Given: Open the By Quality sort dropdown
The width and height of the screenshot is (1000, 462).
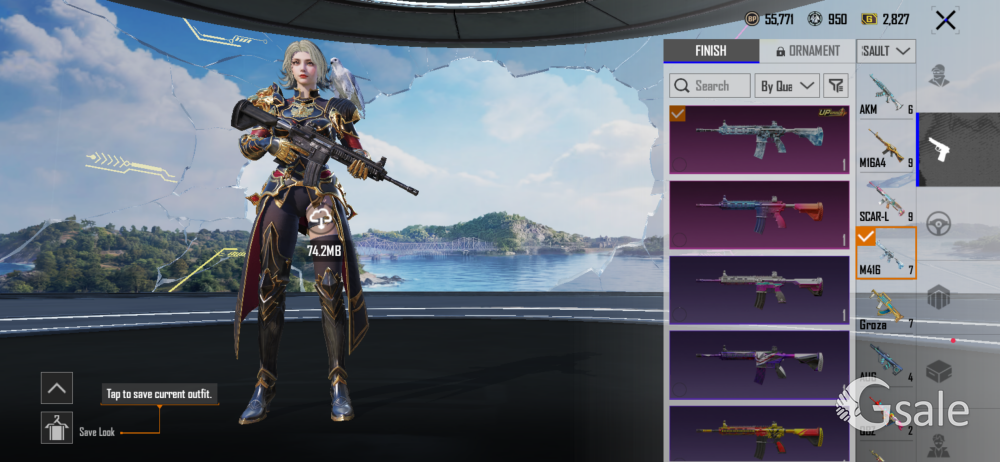Looking at the screenshot, I should point(786,86).
